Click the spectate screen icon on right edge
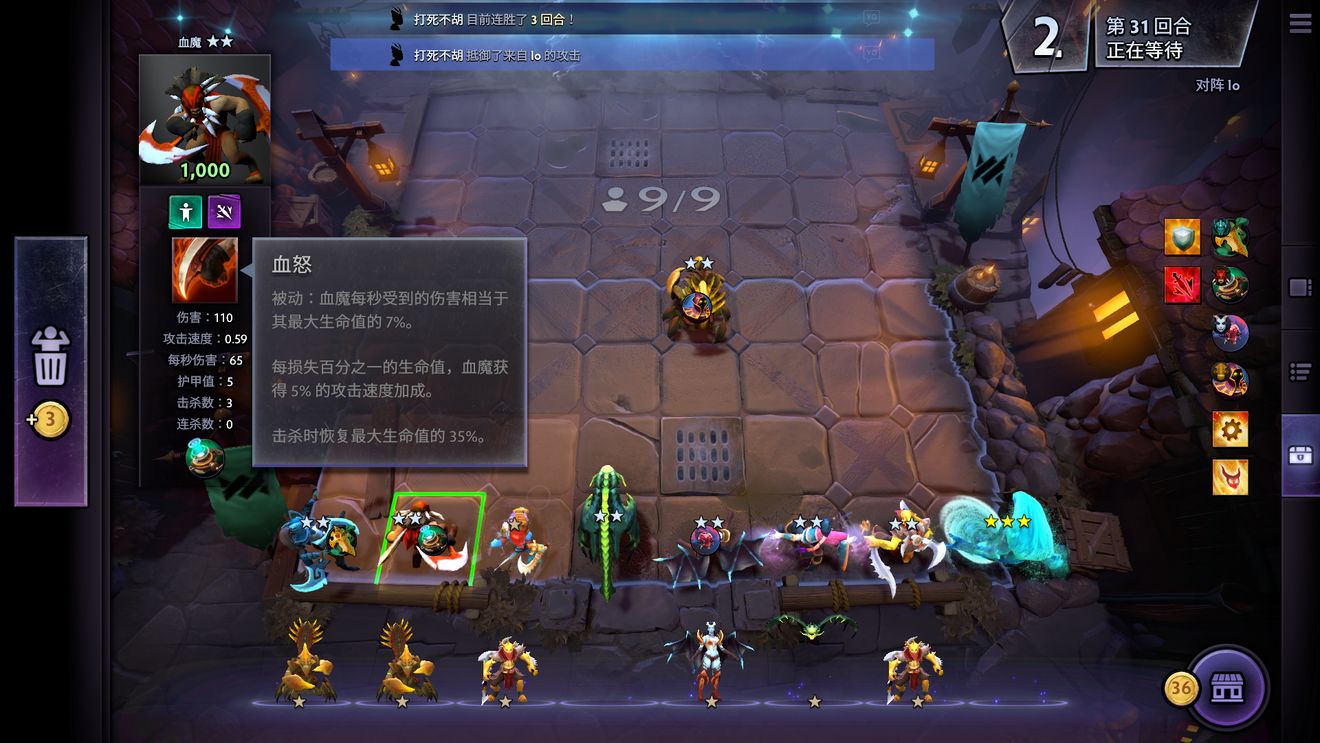The image size is (1320, 743). coord(1300,287)
